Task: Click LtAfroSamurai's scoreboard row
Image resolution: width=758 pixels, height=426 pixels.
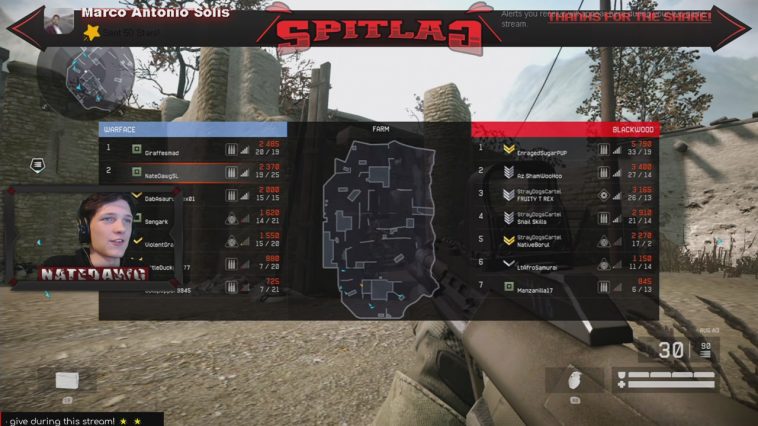Action: [x=565, y=264]
